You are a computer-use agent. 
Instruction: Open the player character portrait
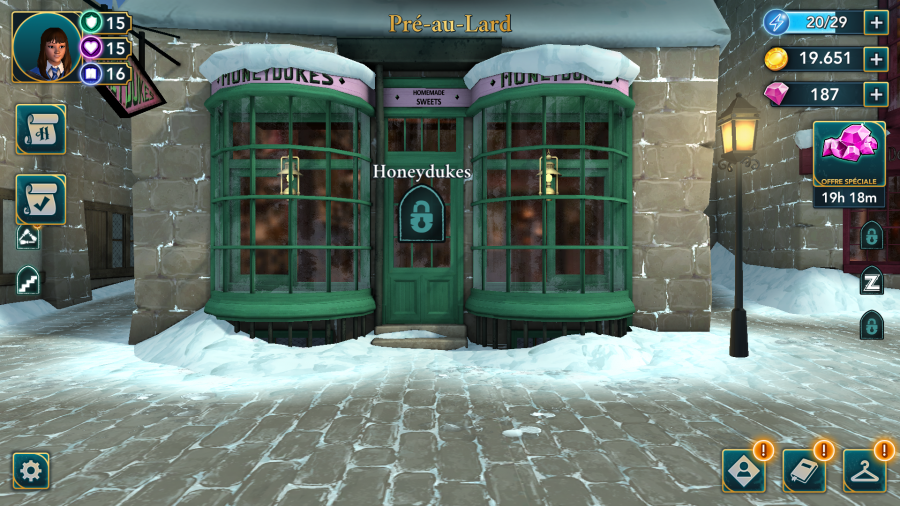46,46
